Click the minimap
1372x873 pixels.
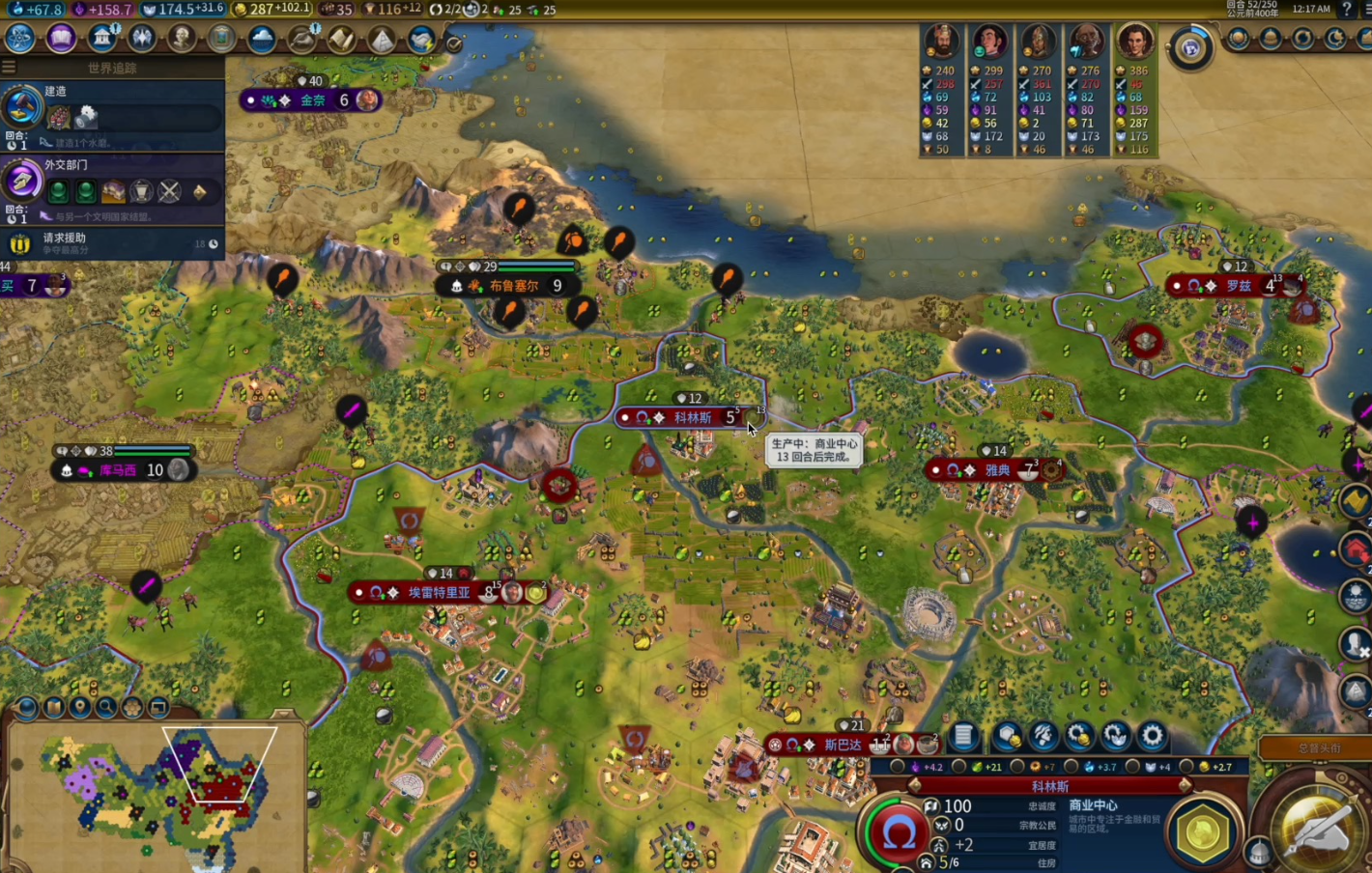pyautogui.click(x=155, y=792)
